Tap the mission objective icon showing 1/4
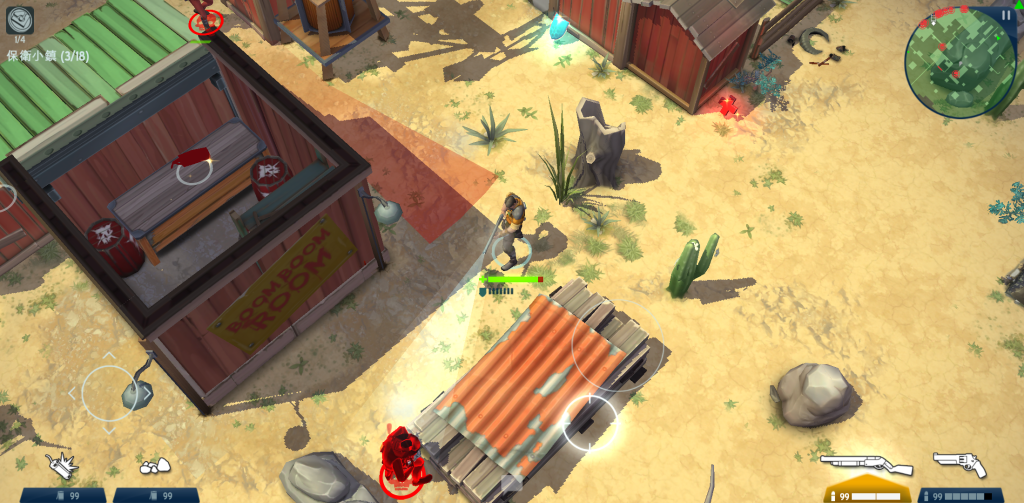This screenshot has height=503, width=1024. (x=20, y=20)
